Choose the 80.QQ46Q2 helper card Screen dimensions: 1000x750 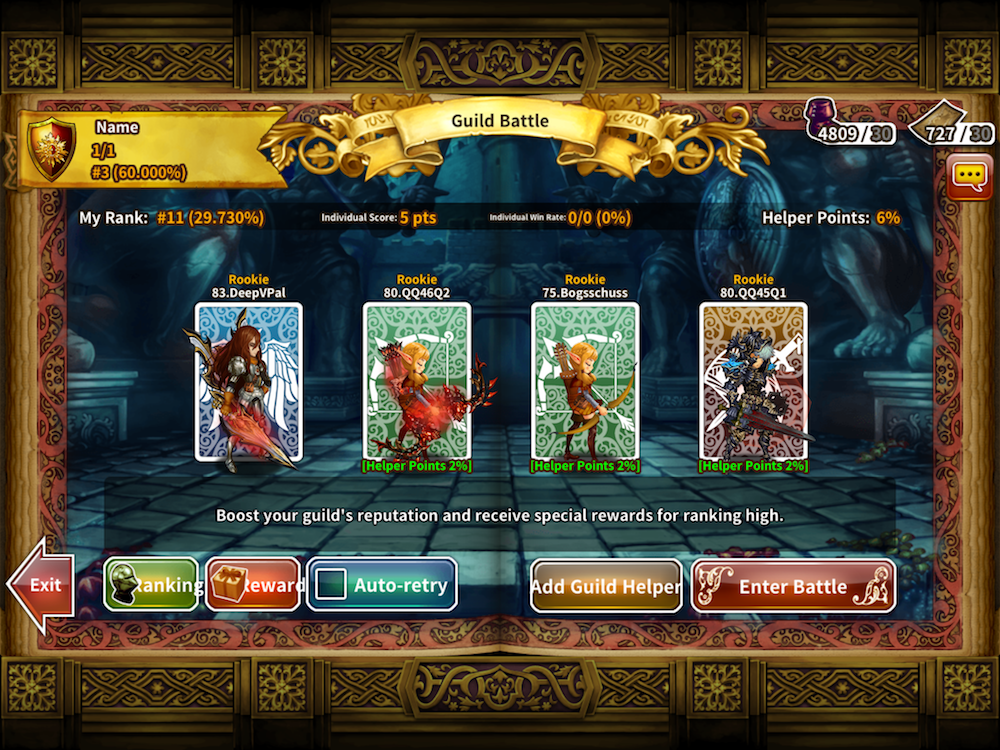[x=416, y=381]
